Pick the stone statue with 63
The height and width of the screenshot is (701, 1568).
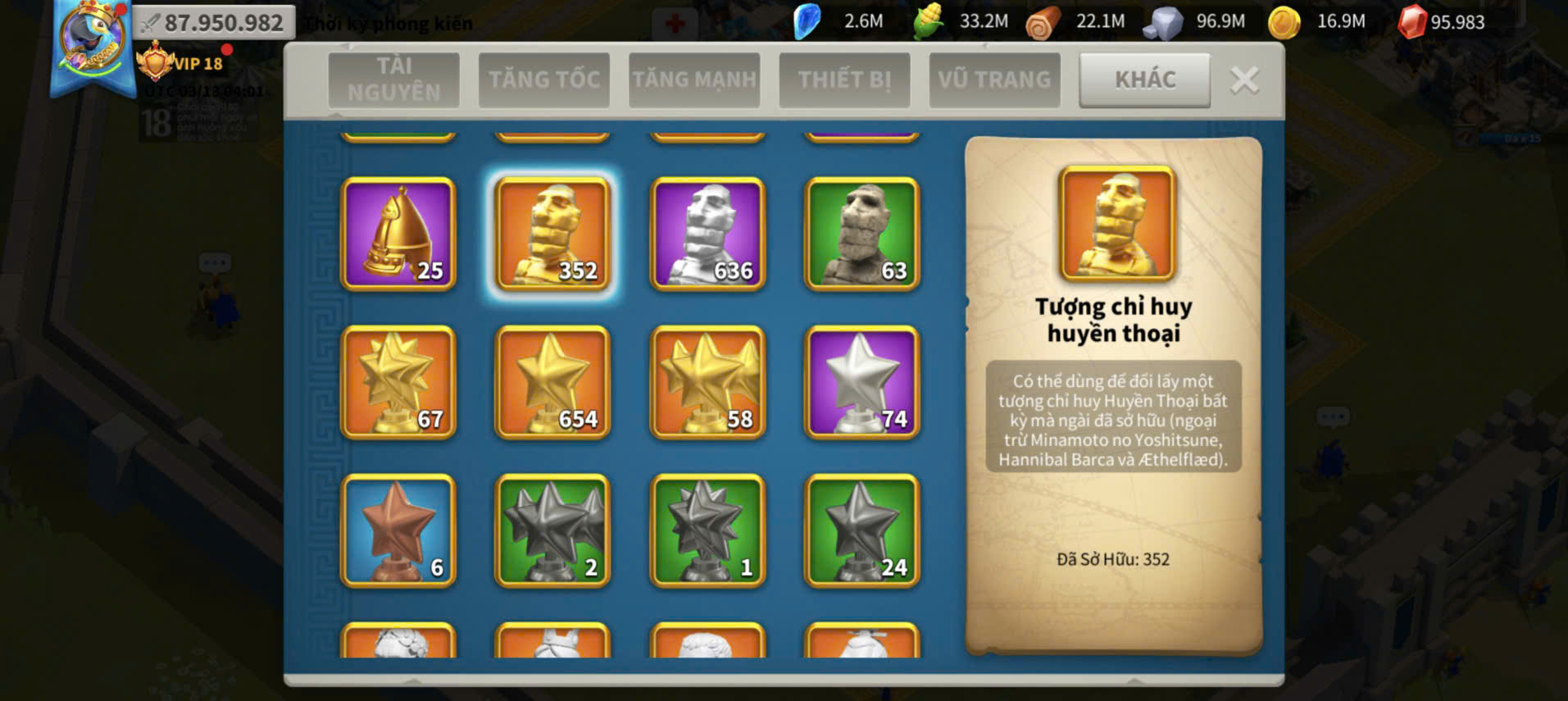(862, 234)
